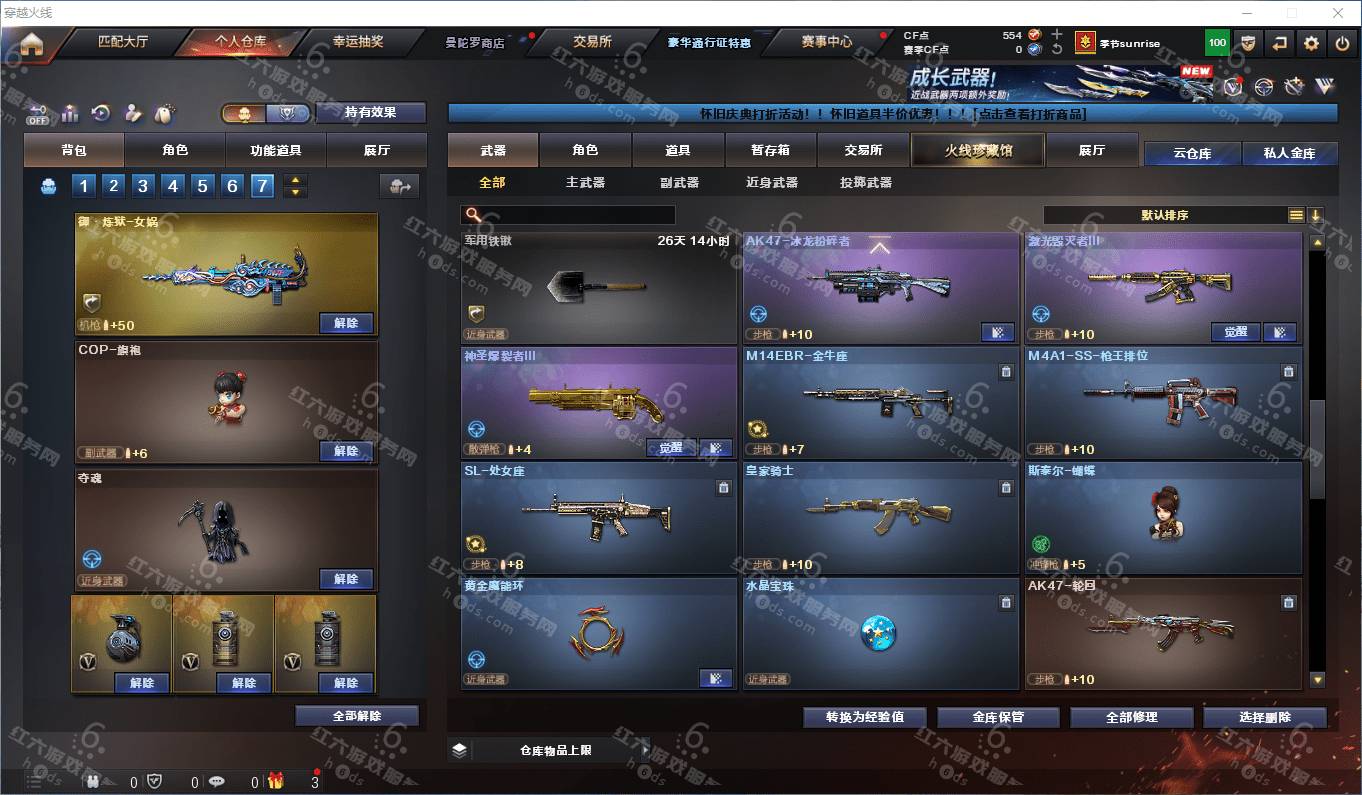Click the home icon button
Screen dimensions: 1362x795
32,44
